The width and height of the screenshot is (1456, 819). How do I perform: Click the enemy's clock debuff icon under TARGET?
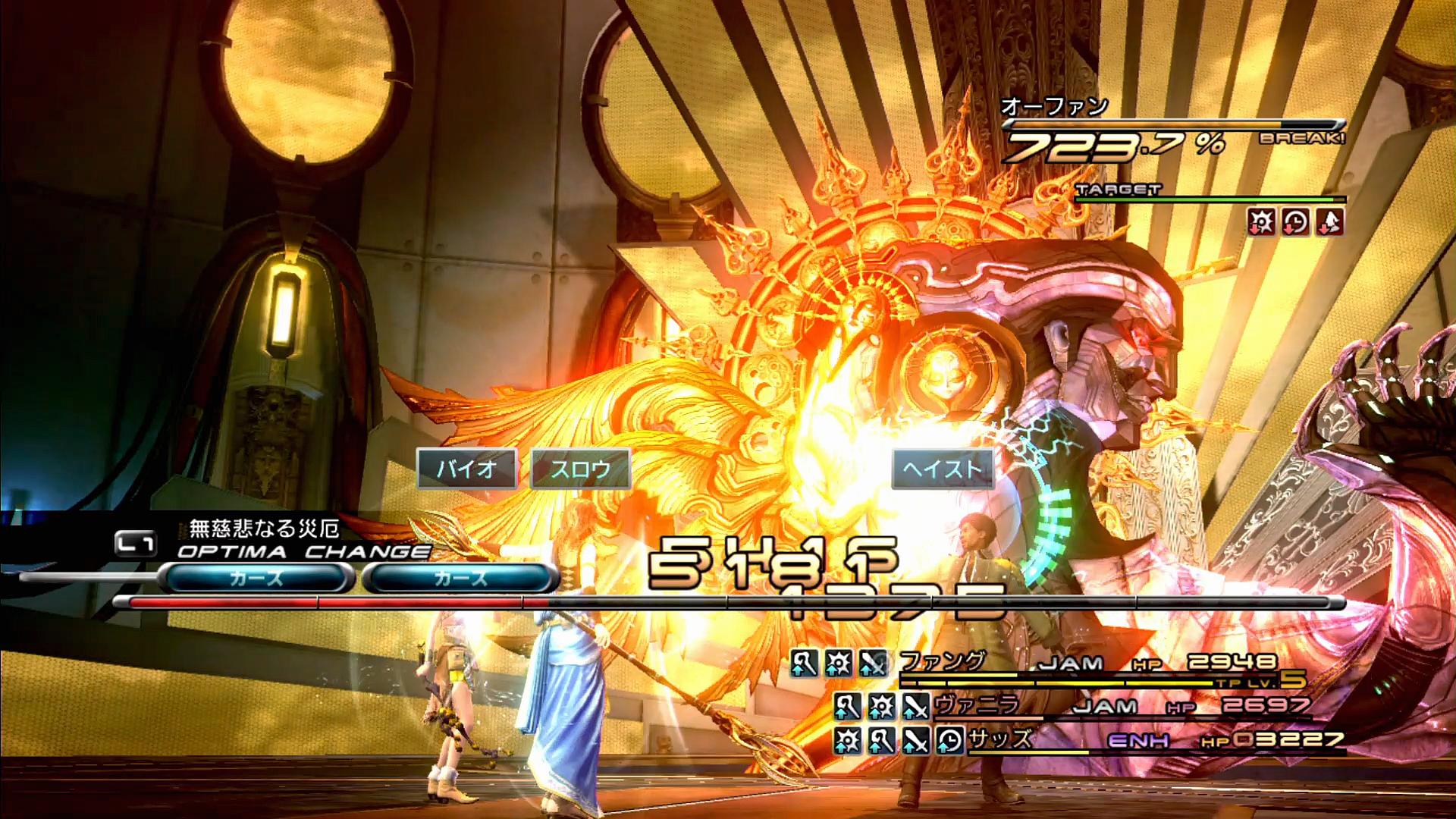[x=1295, y=222]
